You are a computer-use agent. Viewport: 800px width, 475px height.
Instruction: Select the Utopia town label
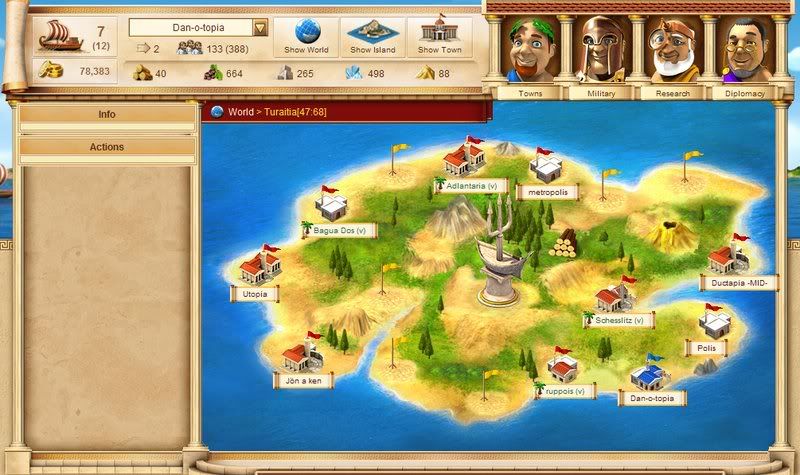[x=255, y=296]
